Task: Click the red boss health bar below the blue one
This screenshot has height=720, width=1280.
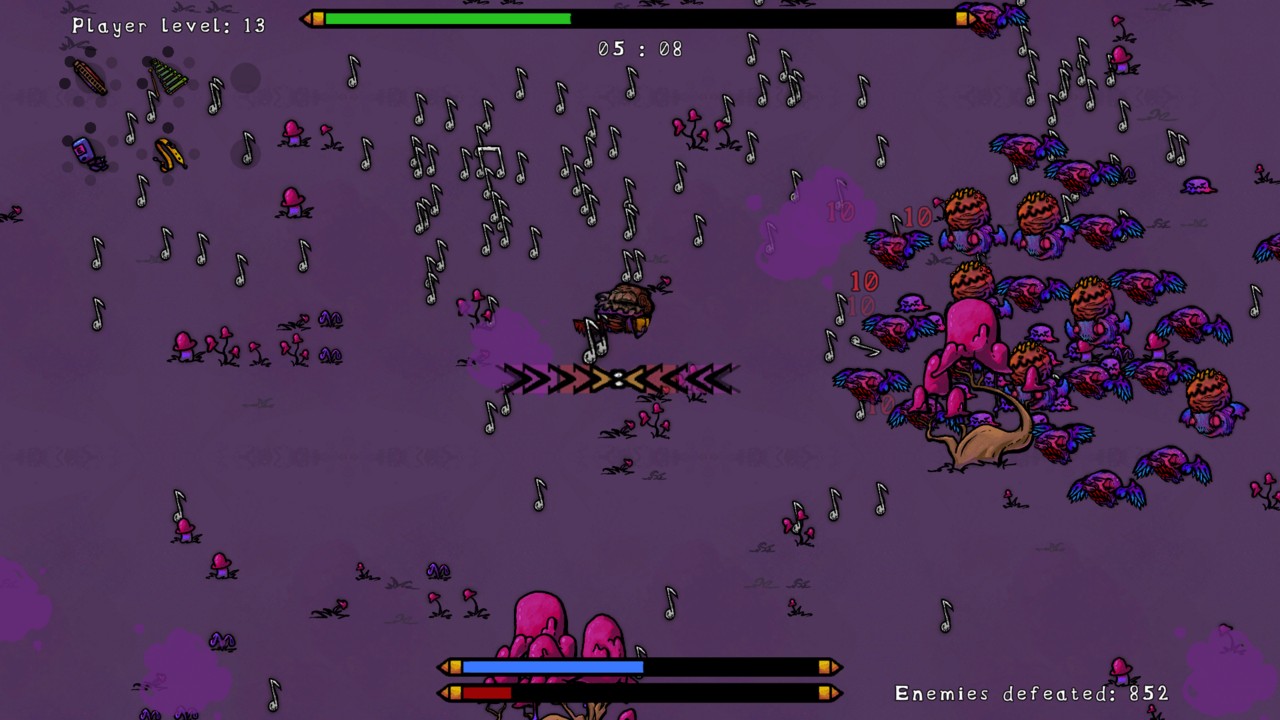Action: [x=485, y=691]
